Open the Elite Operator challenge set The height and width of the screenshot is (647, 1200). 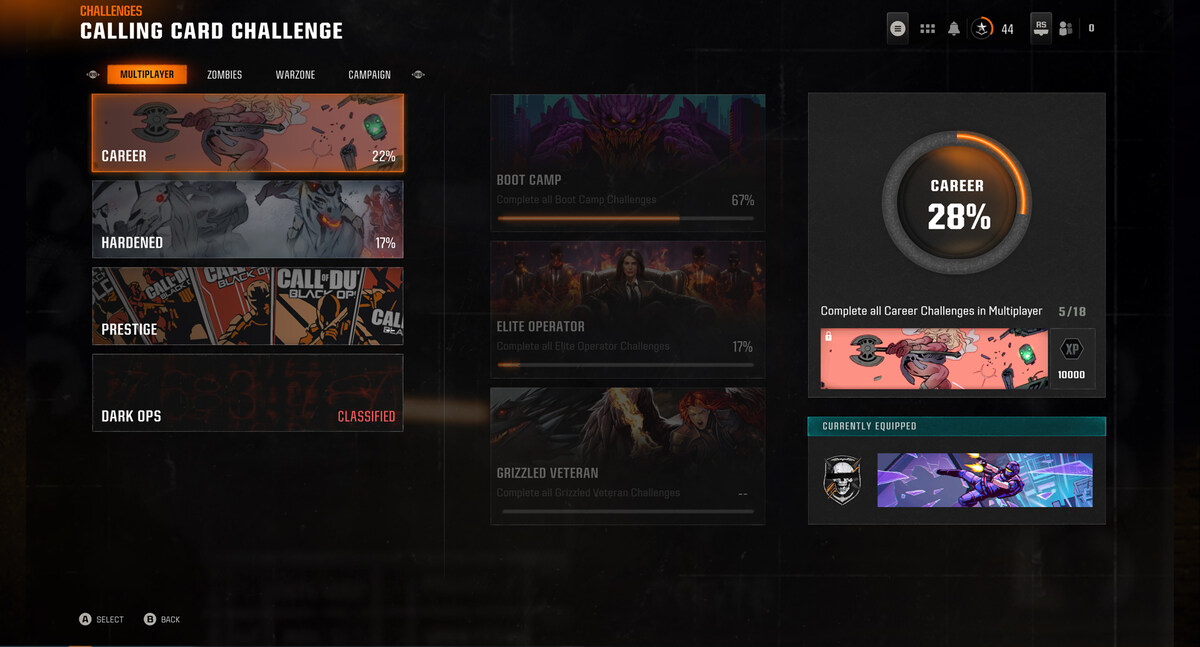click(x=627, y=309)
